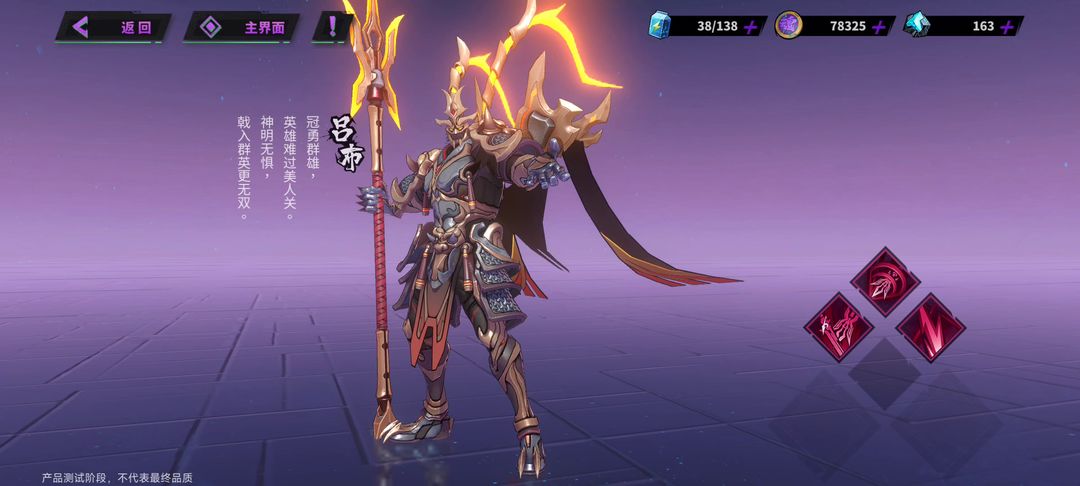Open the exclamation mark info button
This screenshot has height=486, width=1080.
[331, 27]
